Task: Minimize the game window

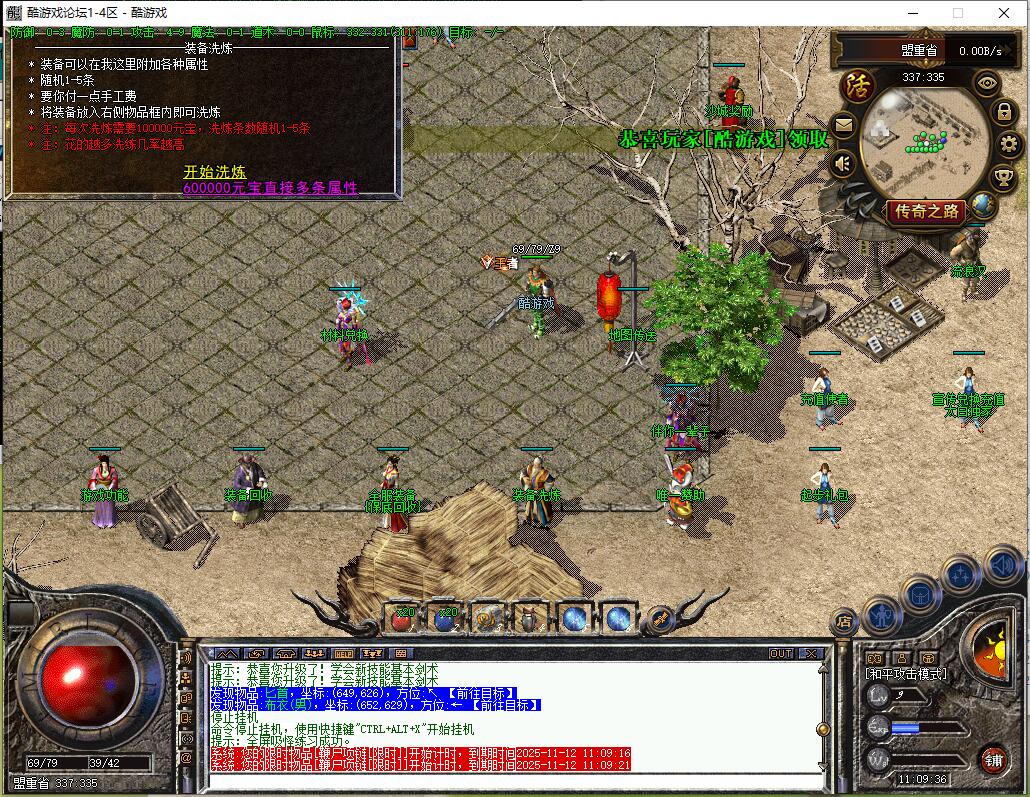Action: 911,13
